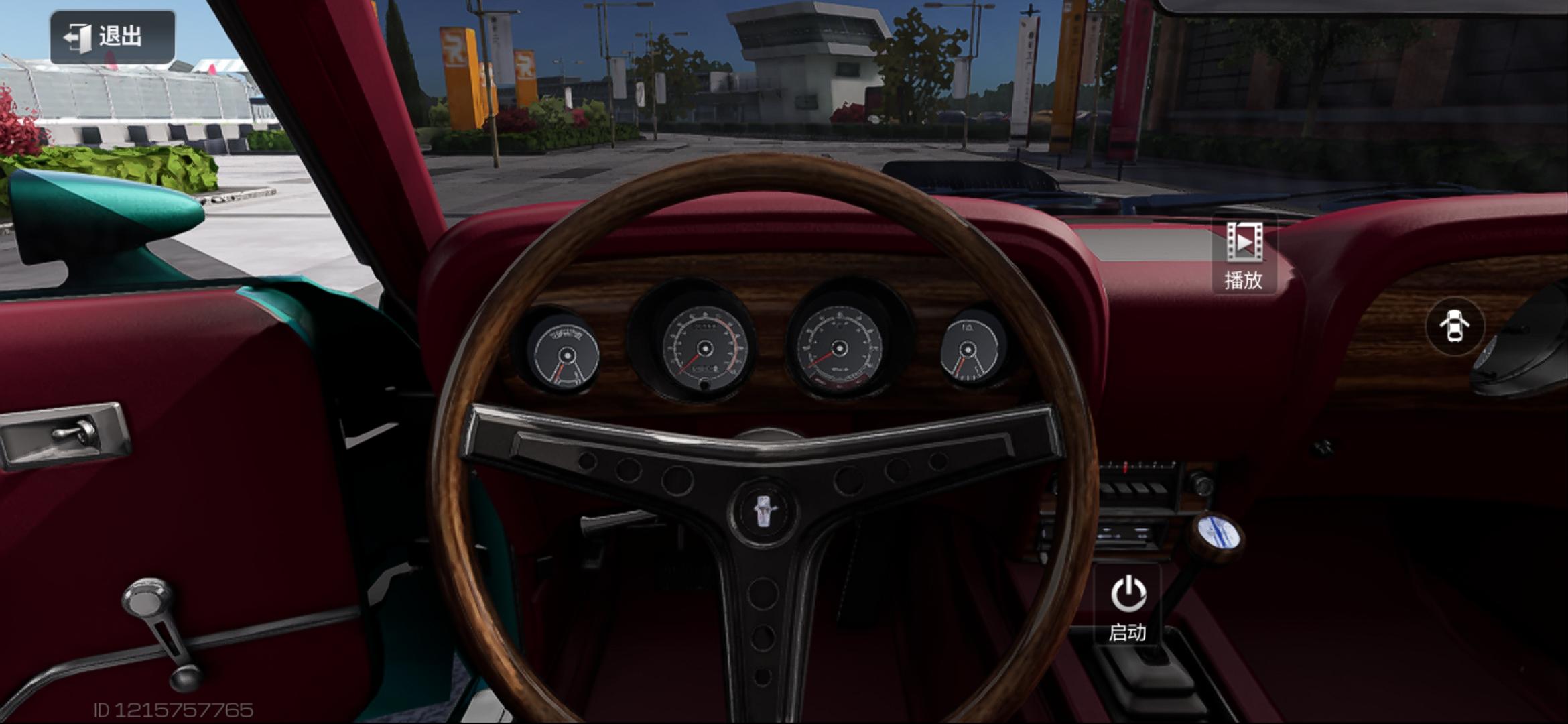Exit the cockpit view with 退出
The height and width of the screenshot is (724, 1568).
pyautogui.click(x=112, y=37)
